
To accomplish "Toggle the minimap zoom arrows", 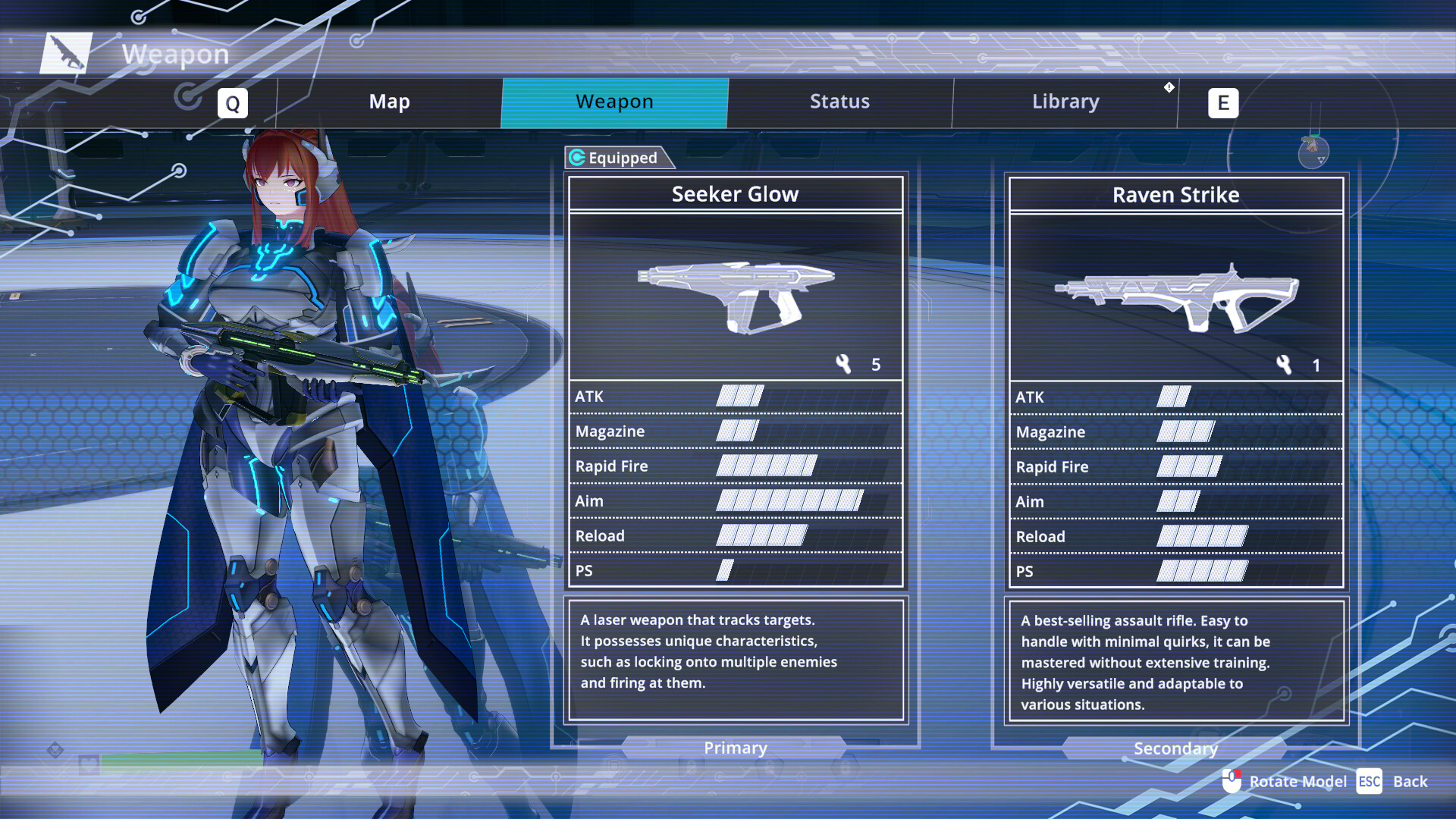I will (x=1321, y=161).
